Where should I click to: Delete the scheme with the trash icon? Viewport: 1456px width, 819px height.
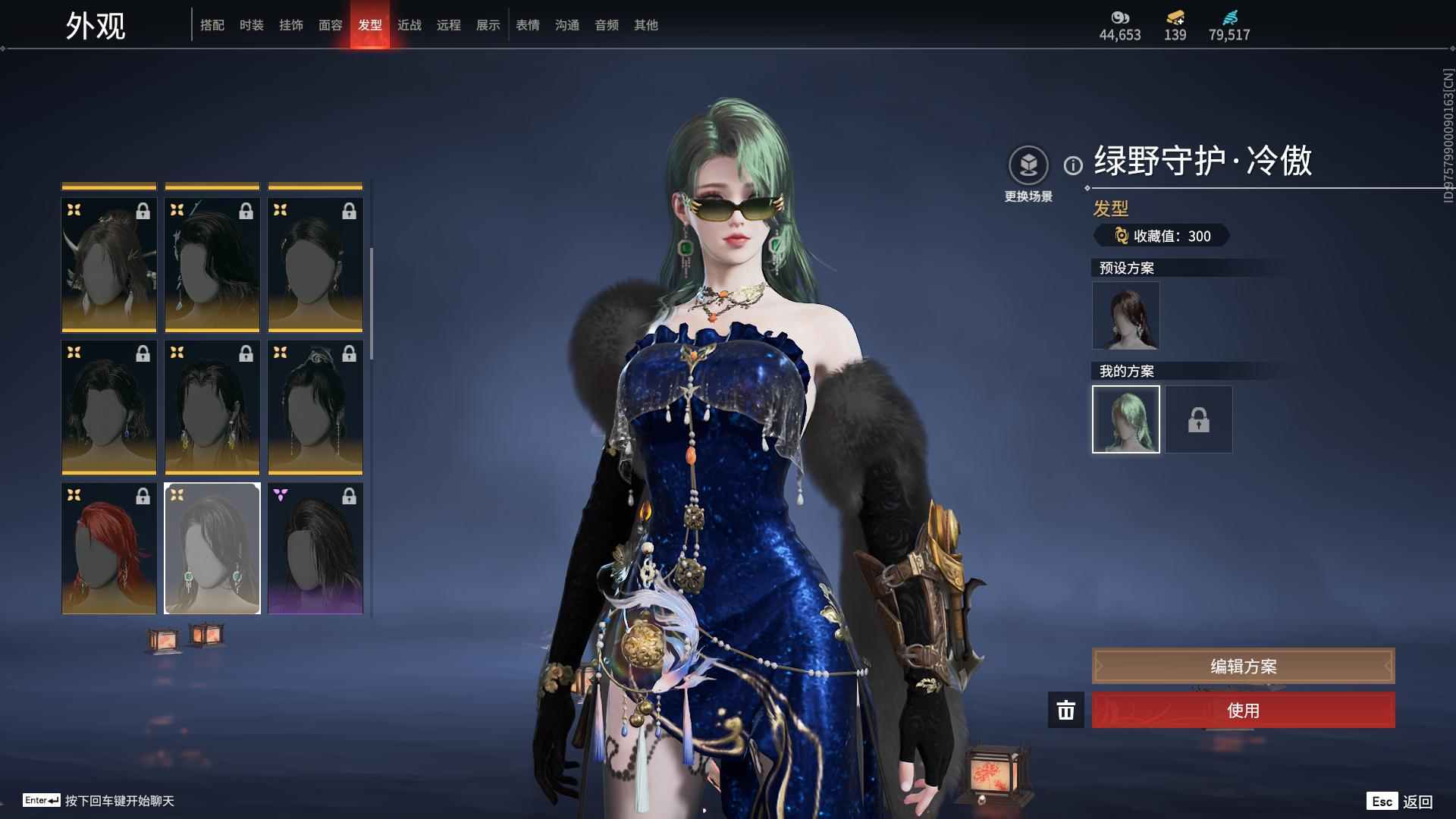click(x=1065, y=711)
